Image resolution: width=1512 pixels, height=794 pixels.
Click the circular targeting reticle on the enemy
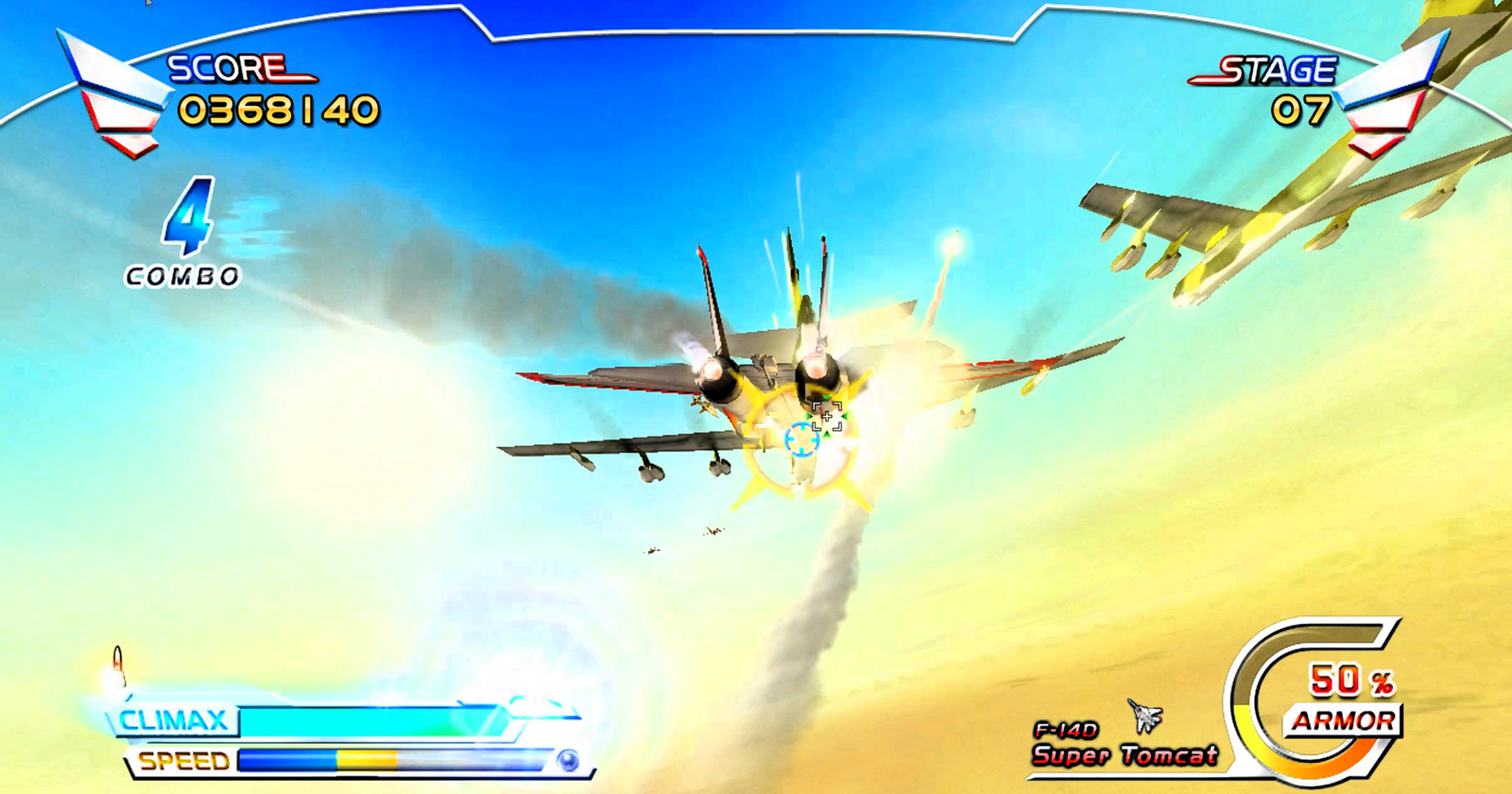point(804,439)
